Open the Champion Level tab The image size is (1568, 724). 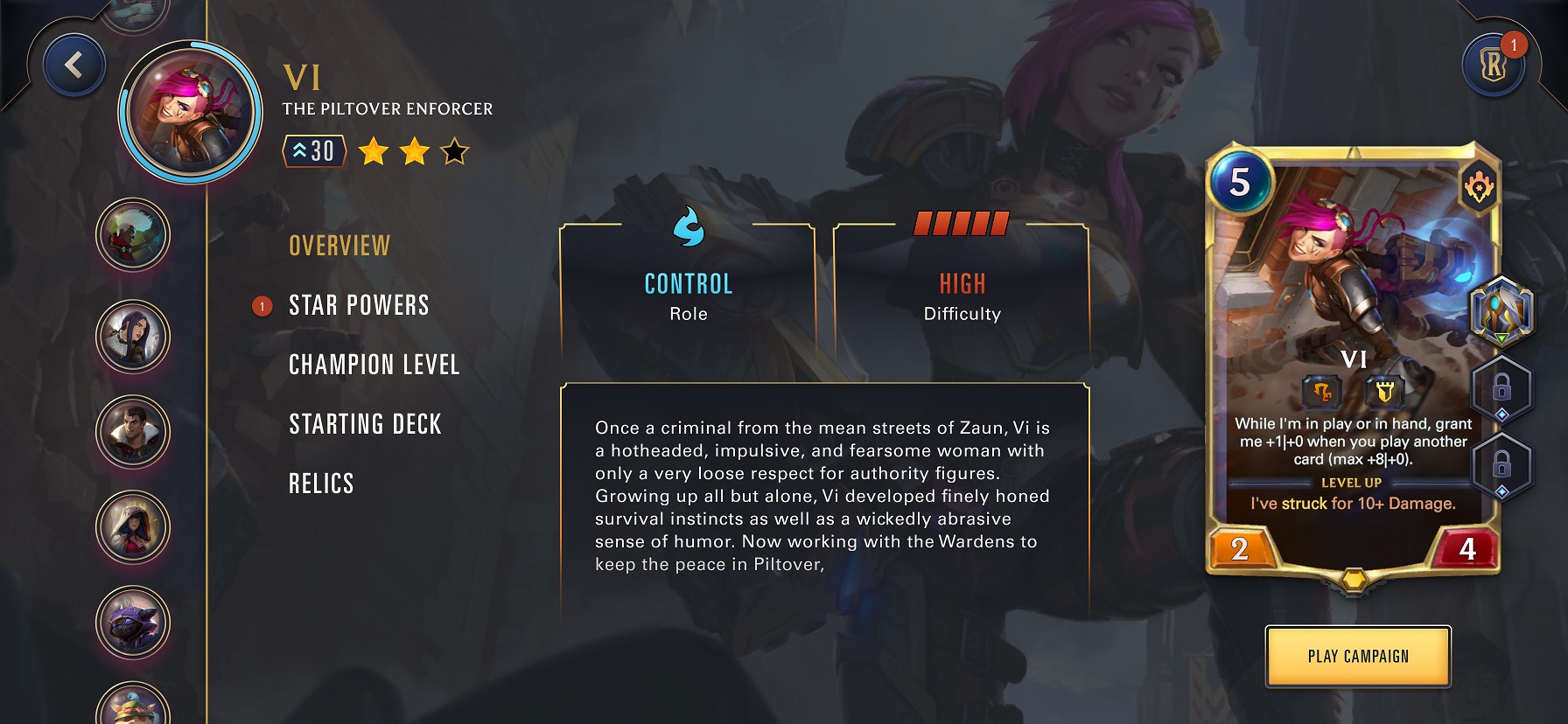click(x=374, y=365)
